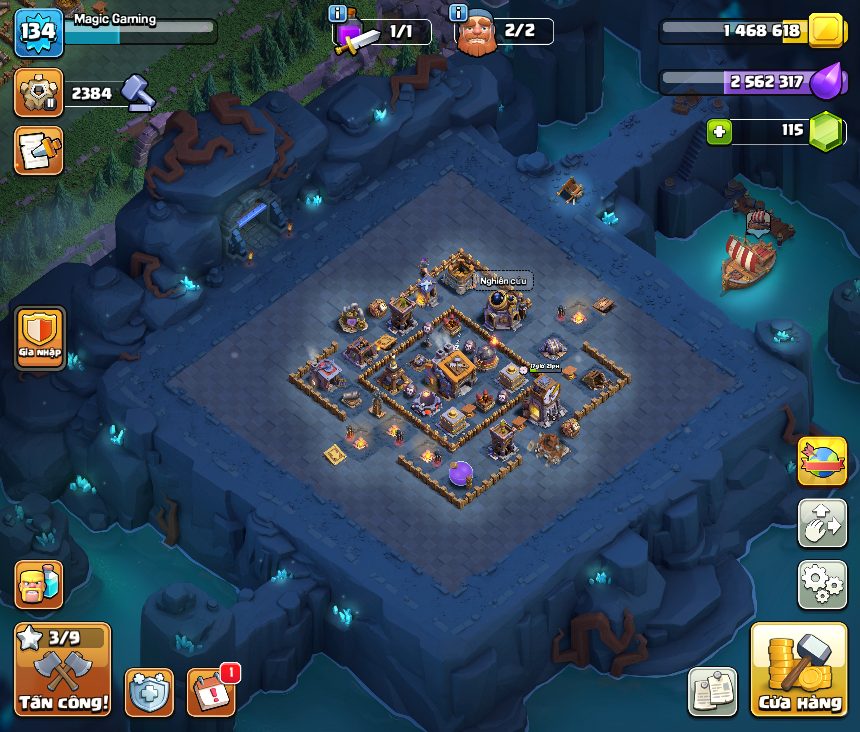Select the elixir drop resource icon
Image resolution: width=860 pixels, height=732 pixels.
point(826,81)
